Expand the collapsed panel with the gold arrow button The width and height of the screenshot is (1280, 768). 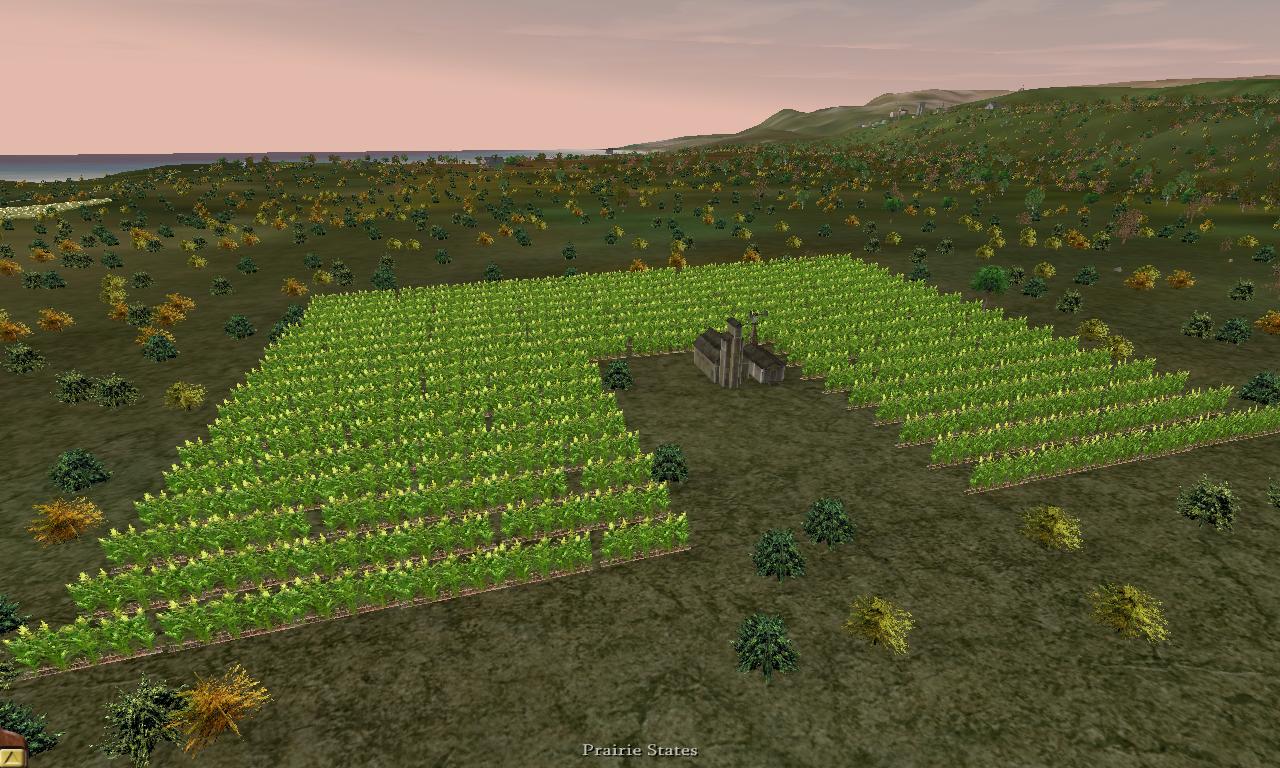(x=9, y=759)
